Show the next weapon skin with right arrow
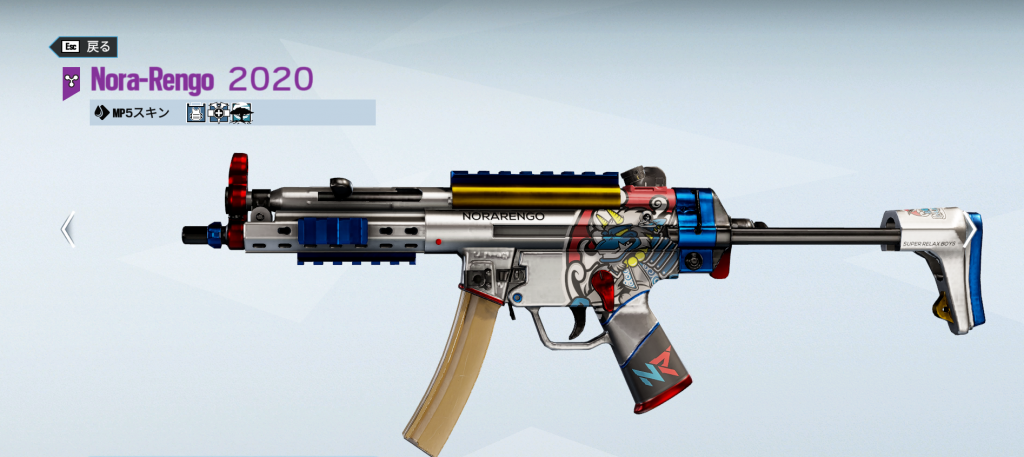 pos(969,229)
